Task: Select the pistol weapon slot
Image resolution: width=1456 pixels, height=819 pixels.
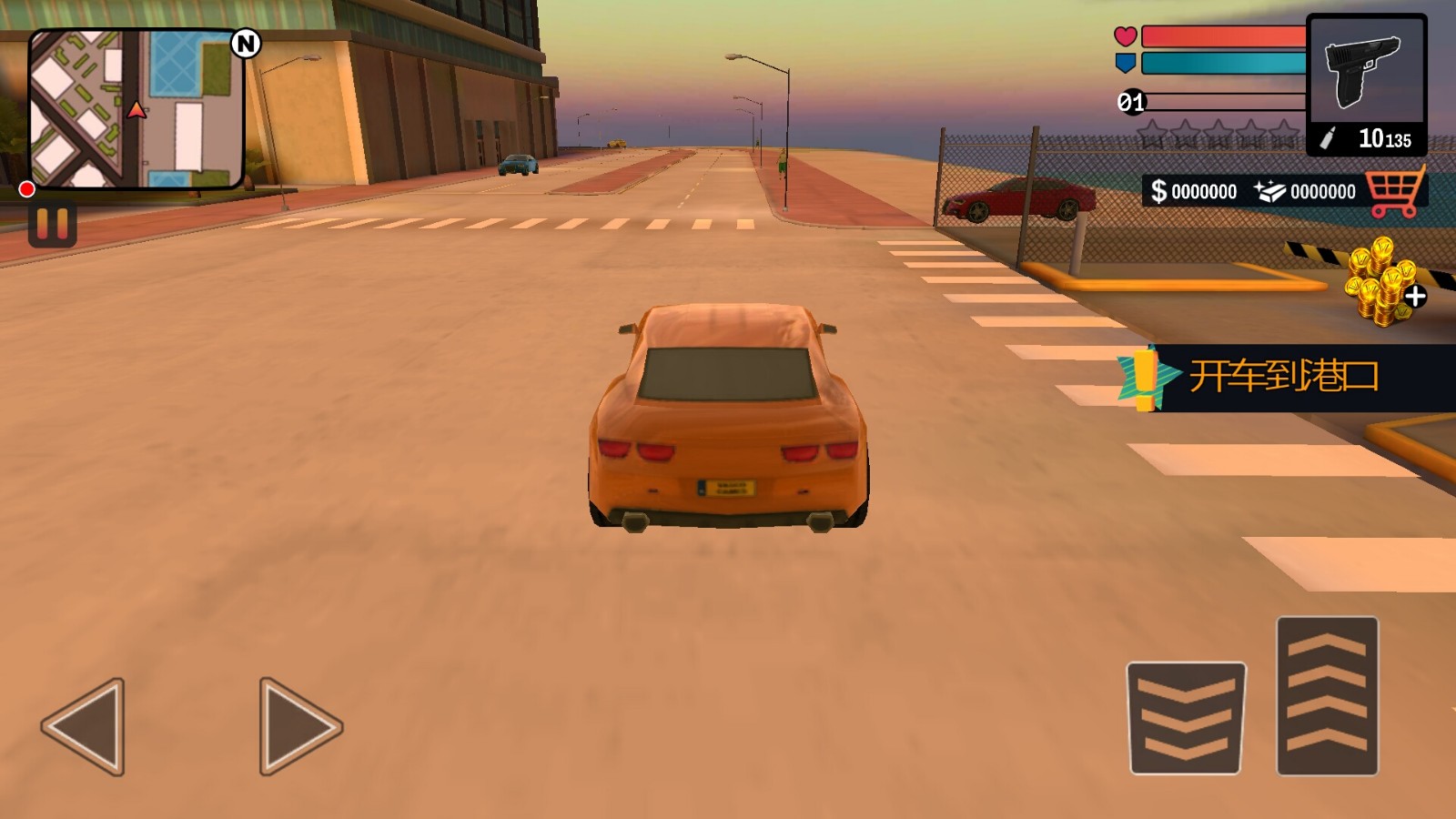Action: point(1366,84)
